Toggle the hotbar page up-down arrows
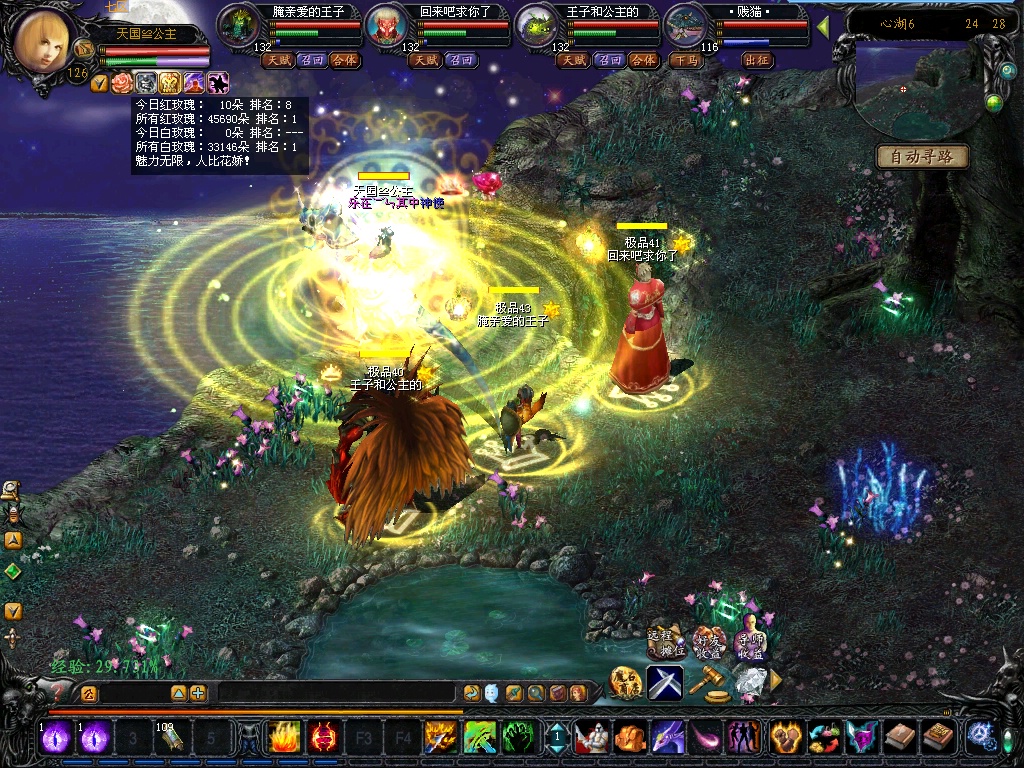This screenshot has width=1024, height=768. (x=556, y=738)
